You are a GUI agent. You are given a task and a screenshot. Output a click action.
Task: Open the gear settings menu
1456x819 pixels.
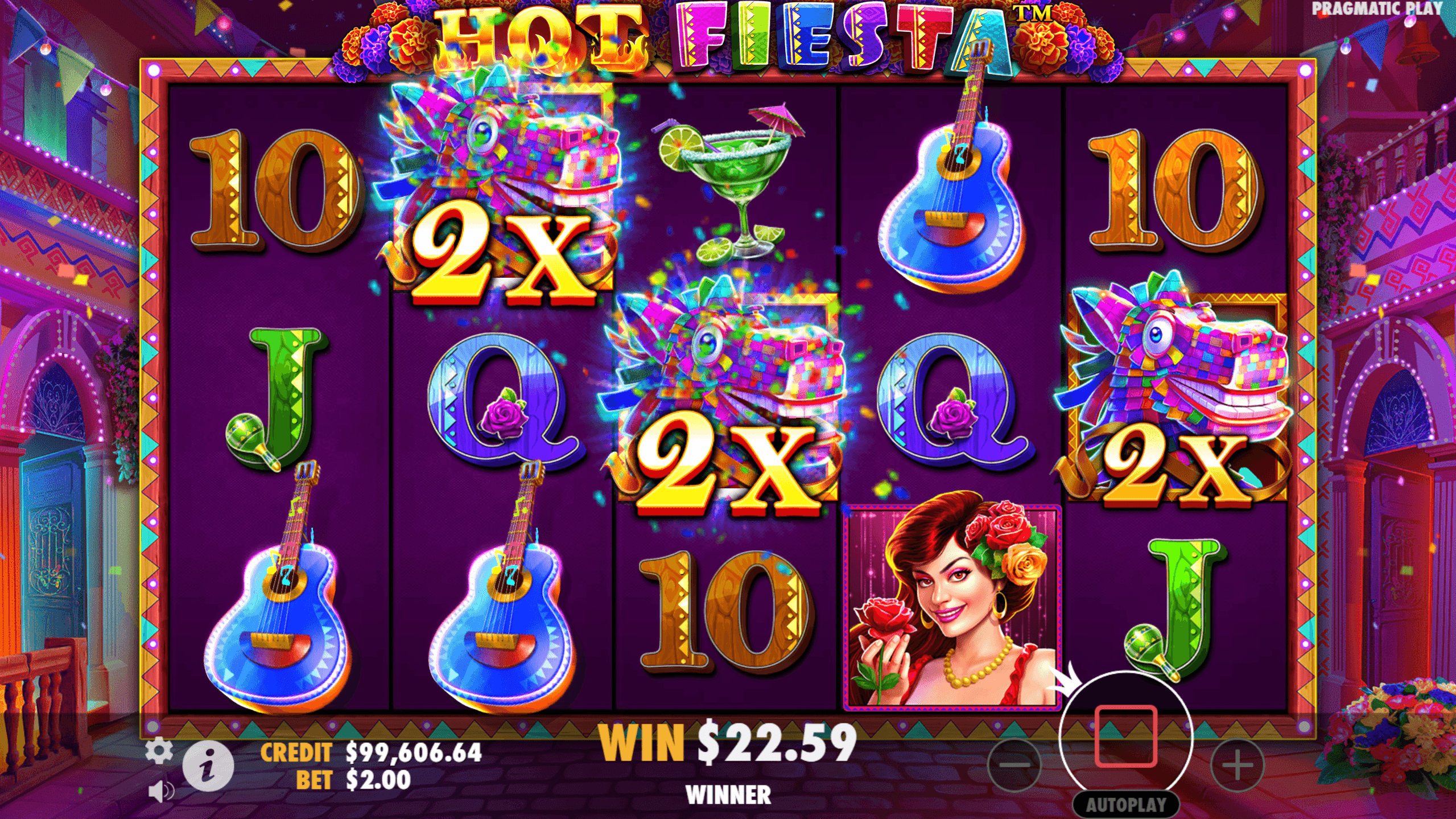[x=159, y=751]
